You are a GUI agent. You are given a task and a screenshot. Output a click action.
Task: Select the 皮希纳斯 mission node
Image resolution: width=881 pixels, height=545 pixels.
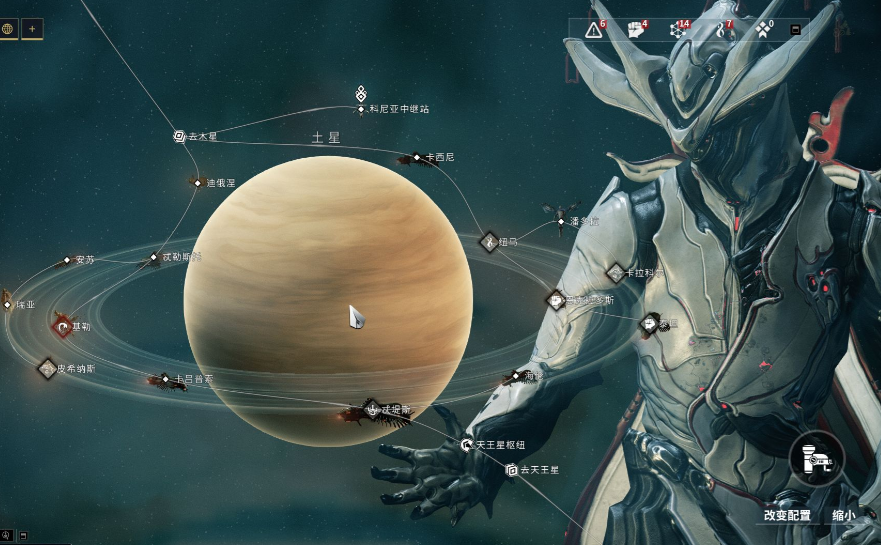click(x=47, y=368)
